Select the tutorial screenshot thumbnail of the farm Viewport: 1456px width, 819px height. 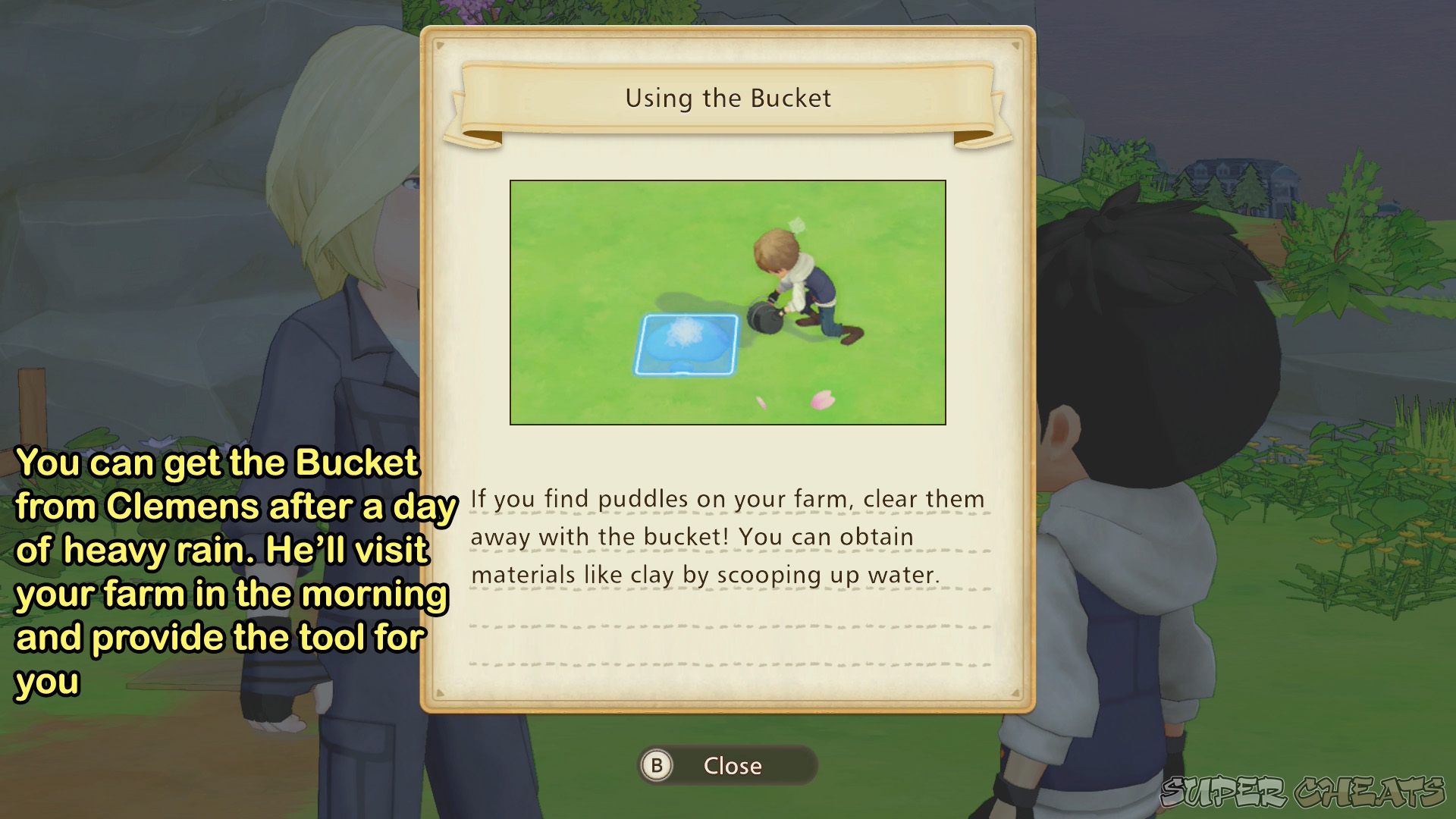[728, 302]
